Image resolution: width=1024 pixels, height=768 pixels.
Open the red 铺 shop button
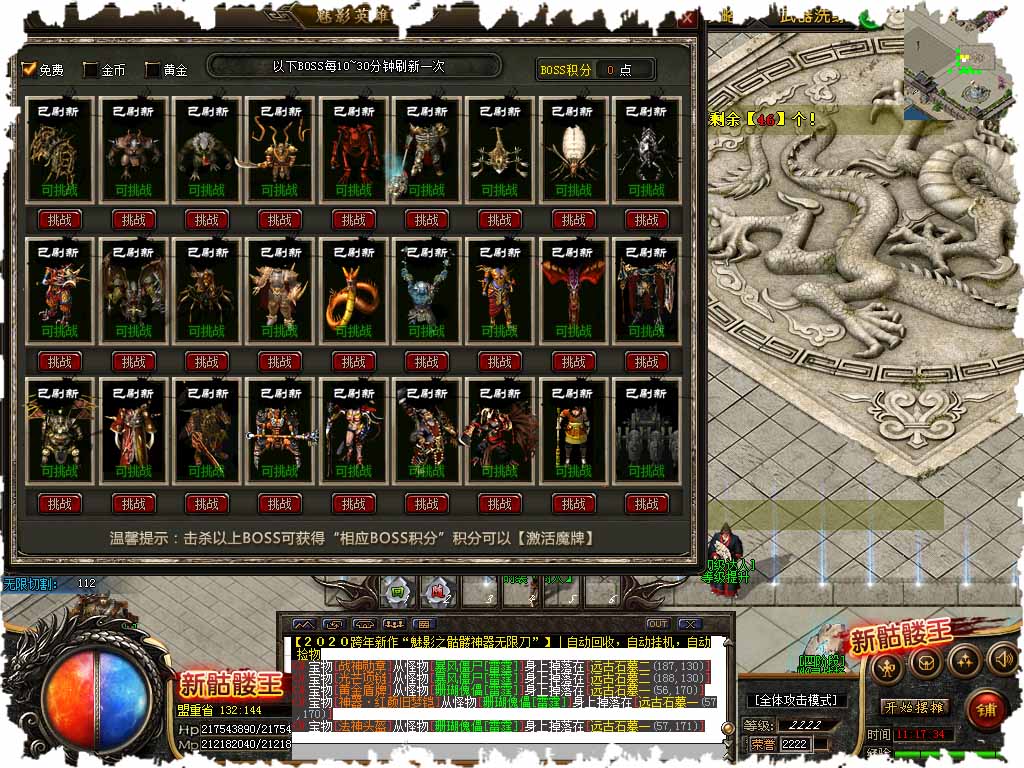[x=987, y=709]
